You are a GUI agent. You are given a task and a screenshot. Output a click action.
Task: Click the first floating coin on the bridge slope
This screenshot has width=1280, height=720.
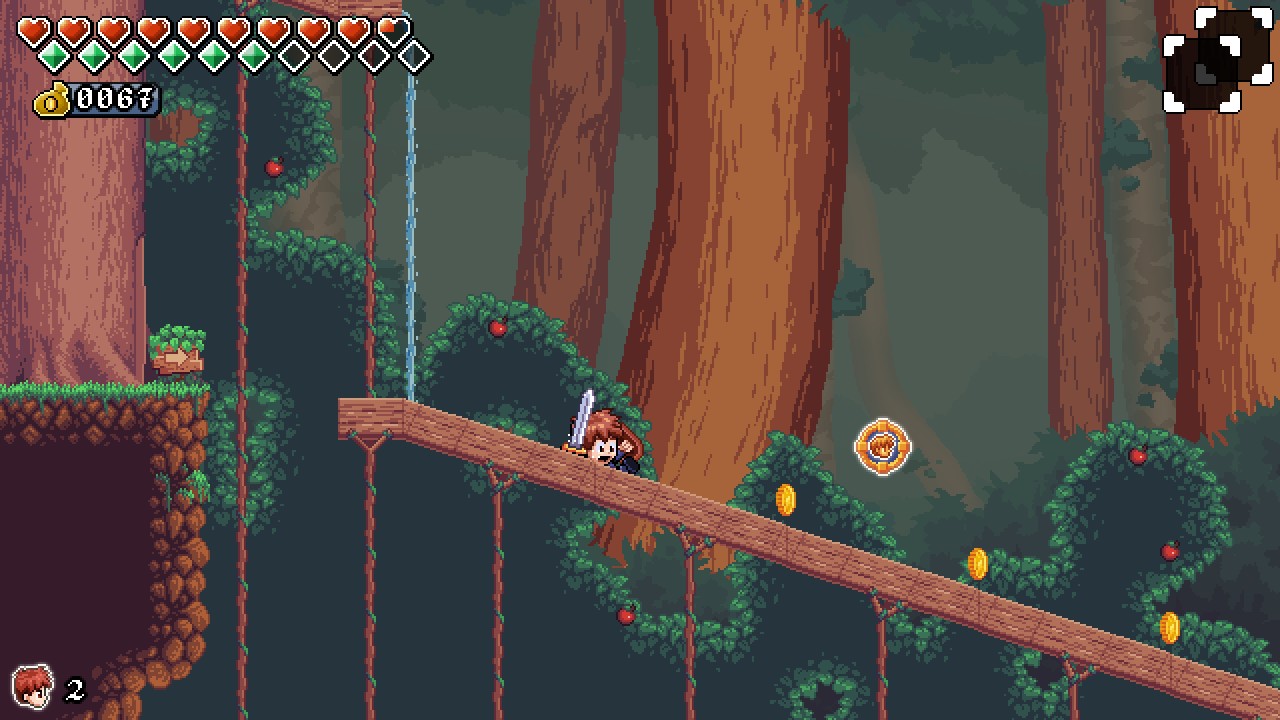[785, 500]
